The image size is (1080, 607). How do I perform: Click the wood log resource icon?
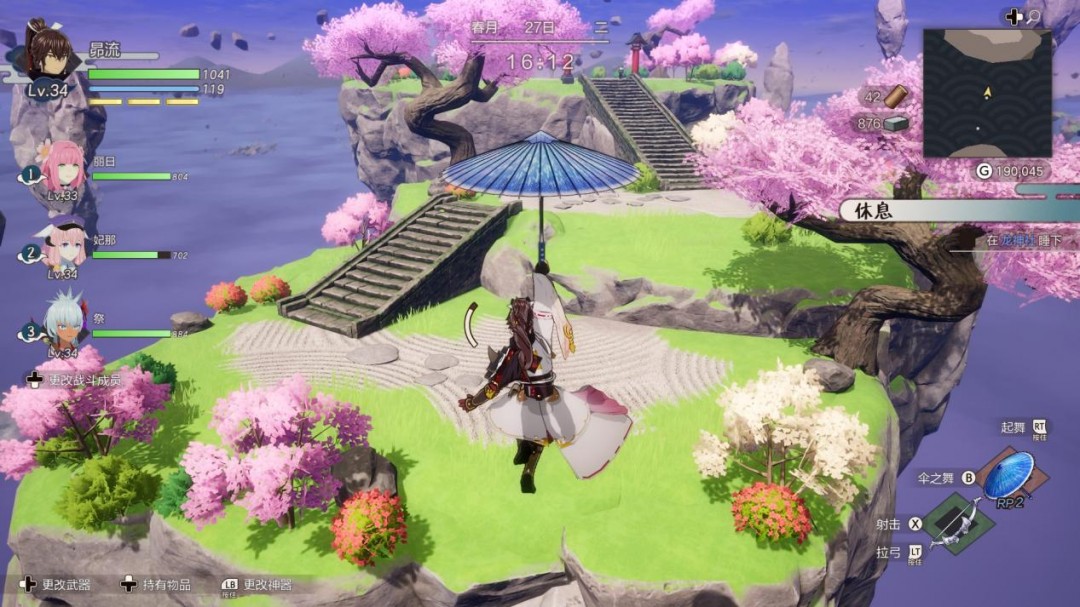tap(895, 97)
